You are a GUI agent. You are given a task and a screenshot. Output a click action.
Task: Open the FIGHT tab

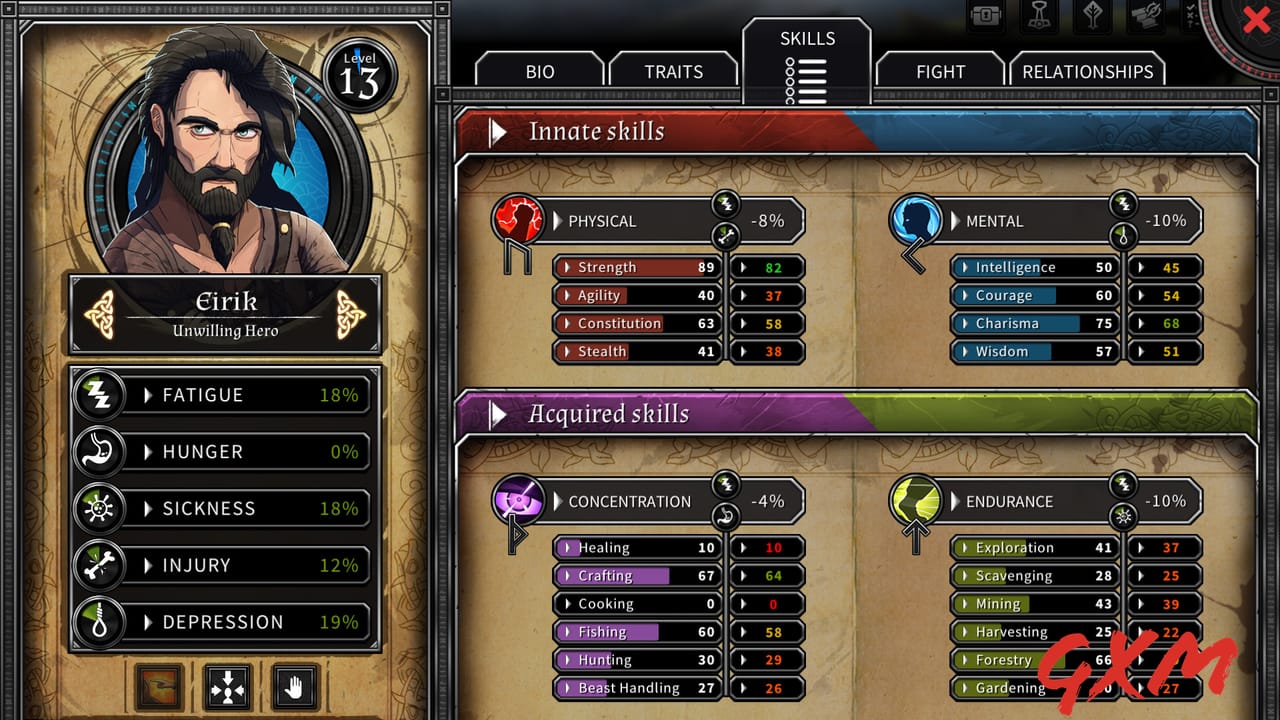click(940, 71)
